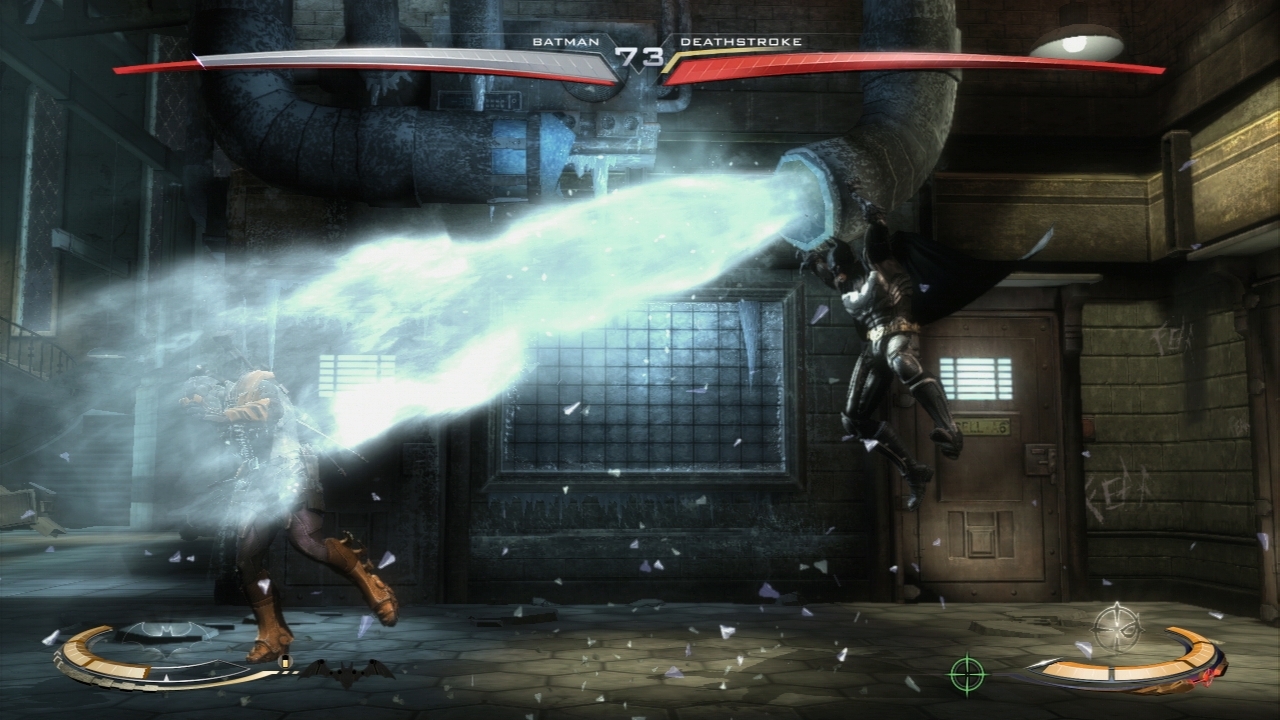Select Batman's bat emblem icon

tap(167, 632)
